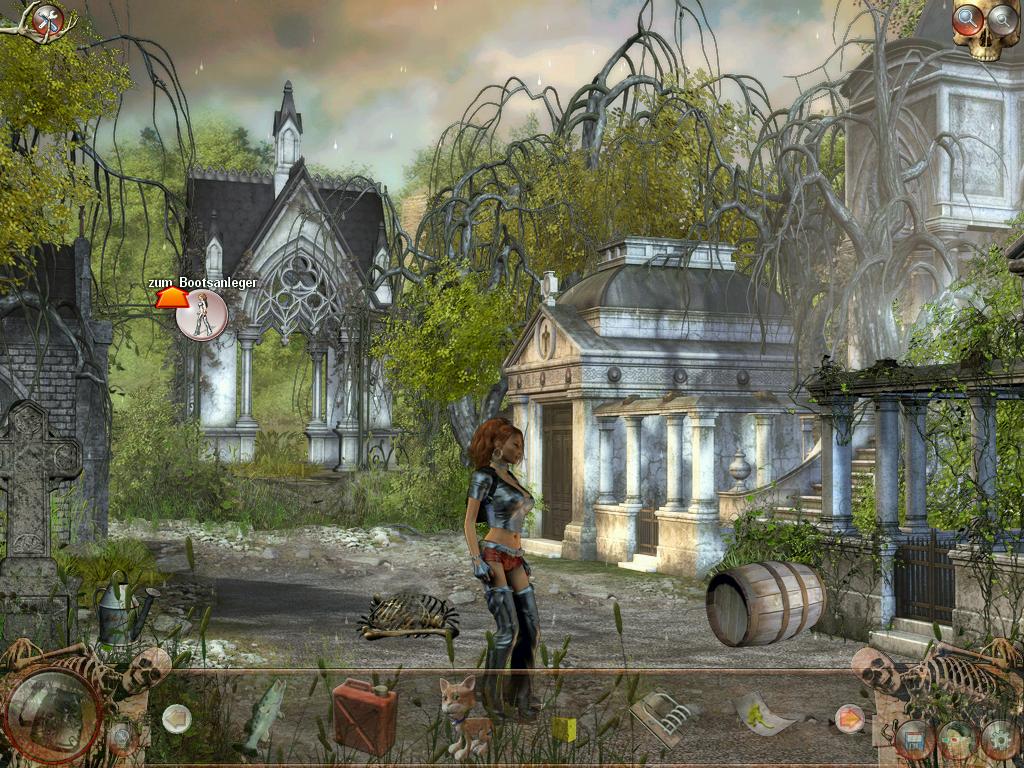Select the paper note with yellow drawing
This screenshot has width=1024, height=768.
tap(765, 715)
